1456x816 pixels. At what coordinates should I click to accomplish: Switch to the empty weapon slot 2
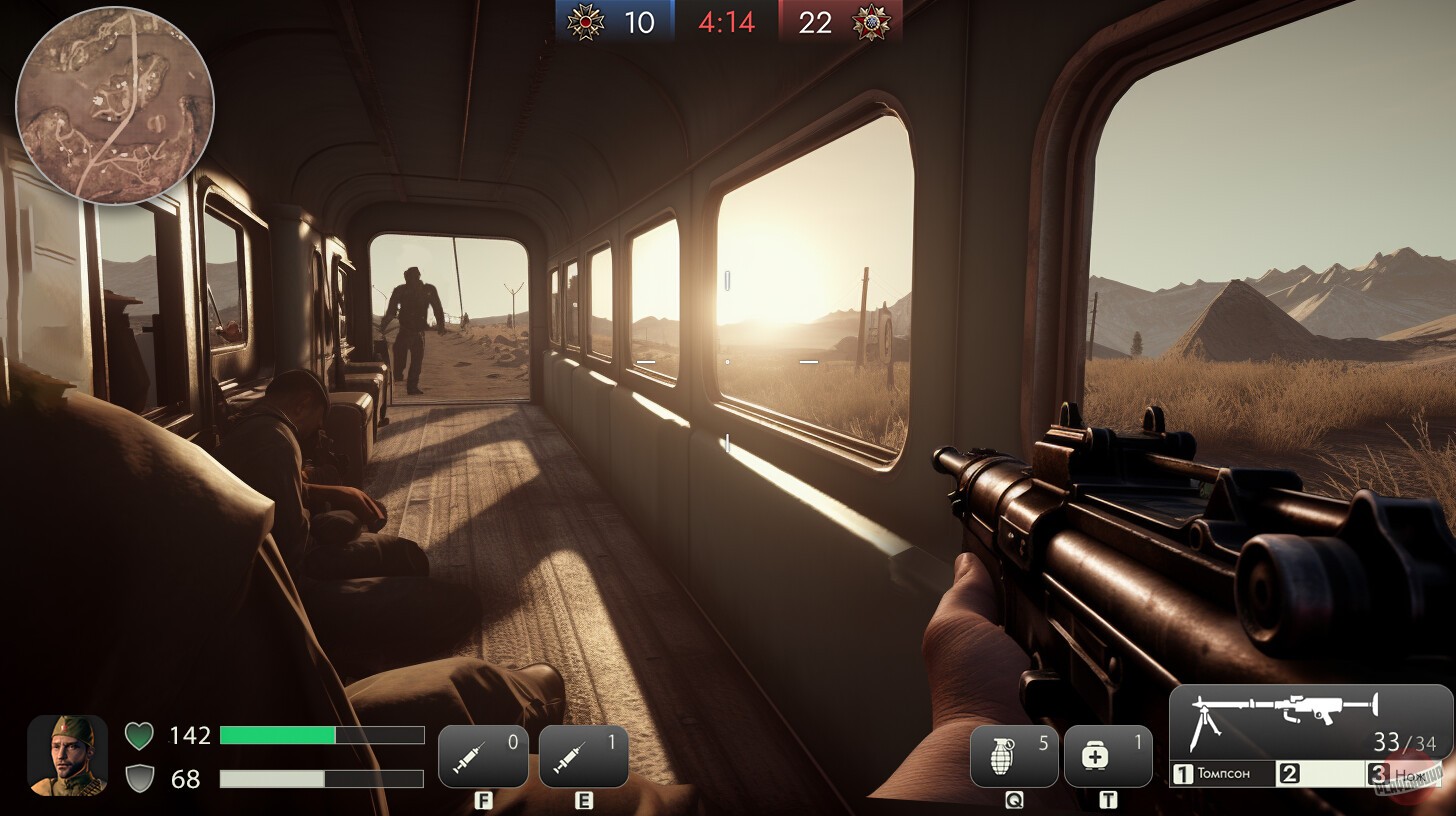(1318, 773)
